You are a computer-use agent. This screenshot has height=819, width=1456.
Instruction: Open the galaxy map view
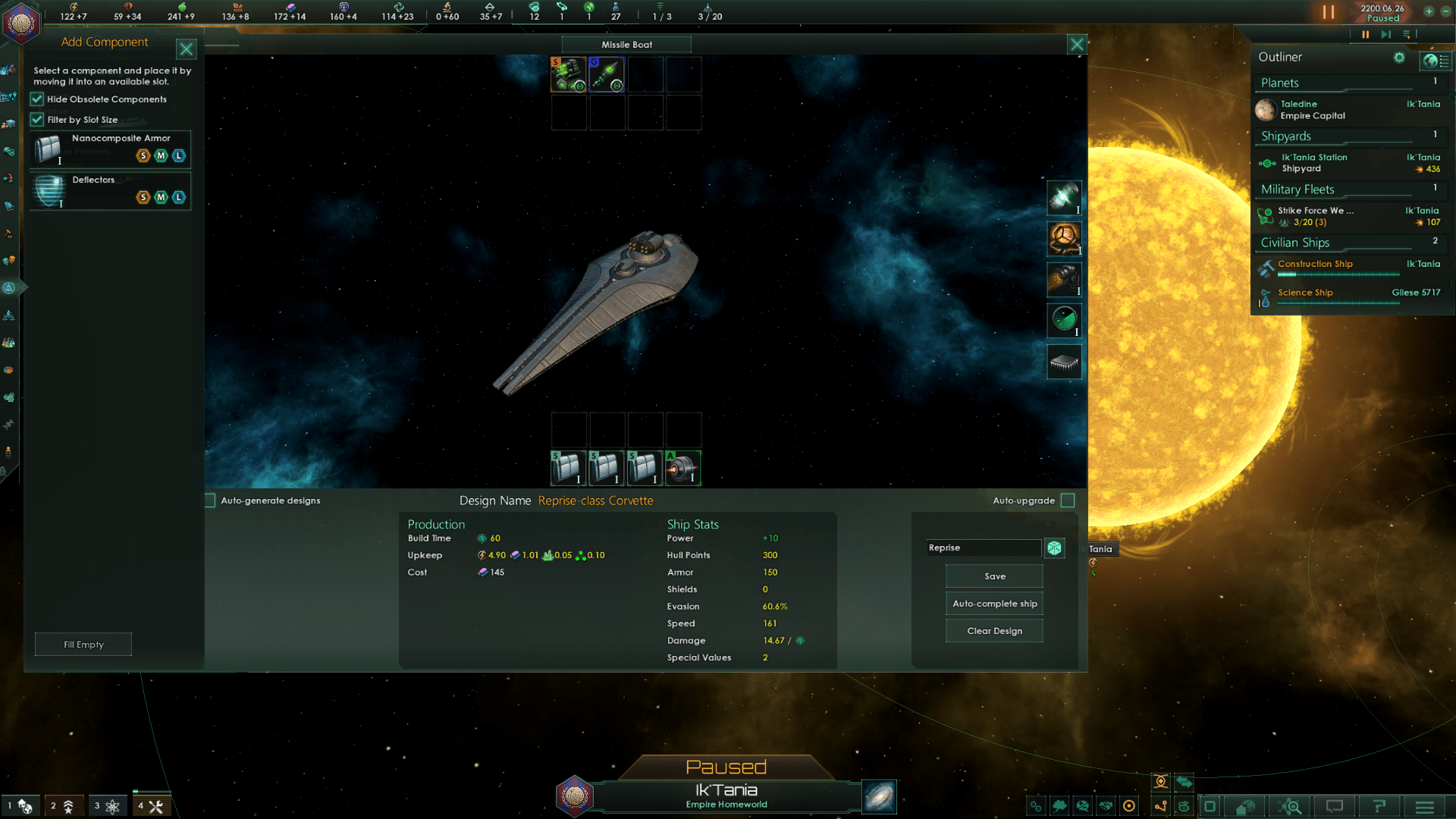point(880,797)
